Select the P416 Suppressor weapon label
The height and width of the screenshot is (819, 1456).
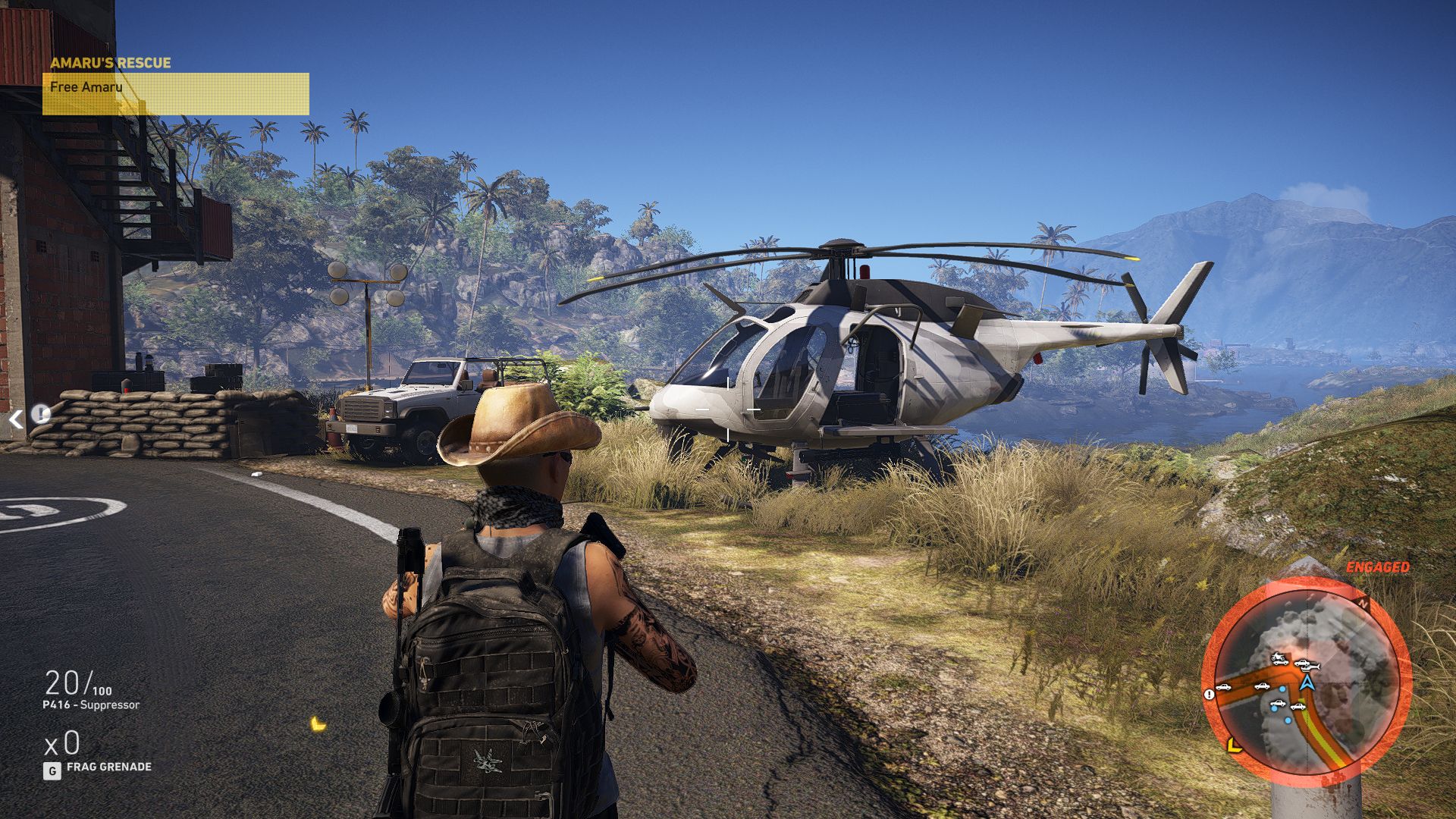[91, 704]
